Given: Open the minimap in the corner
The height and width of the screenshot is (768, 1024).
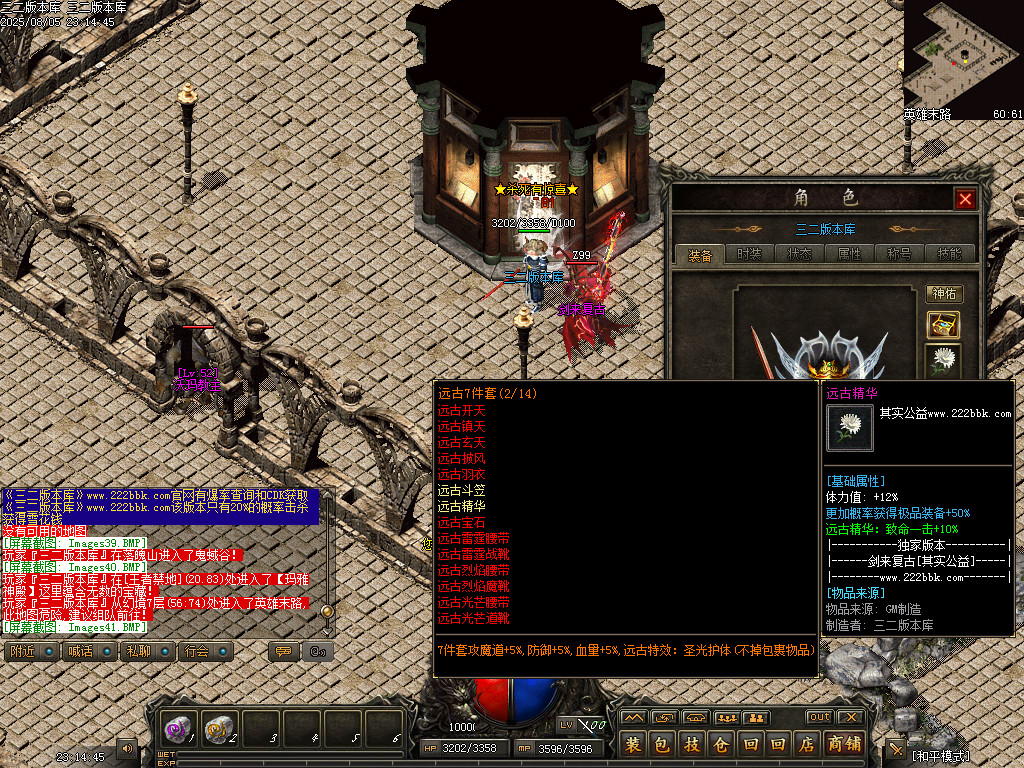Looking at the screenshot, I should 963,53.
